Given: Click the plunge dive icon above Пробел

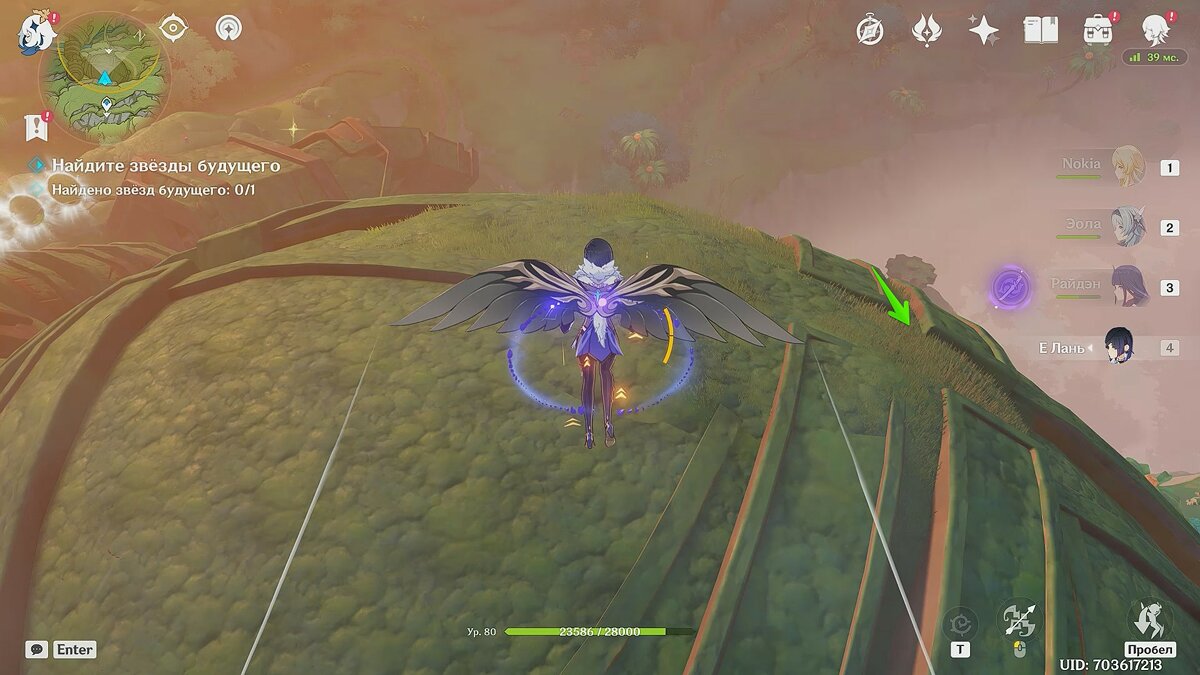Looking at the screenshot, I should (1148, 618).
